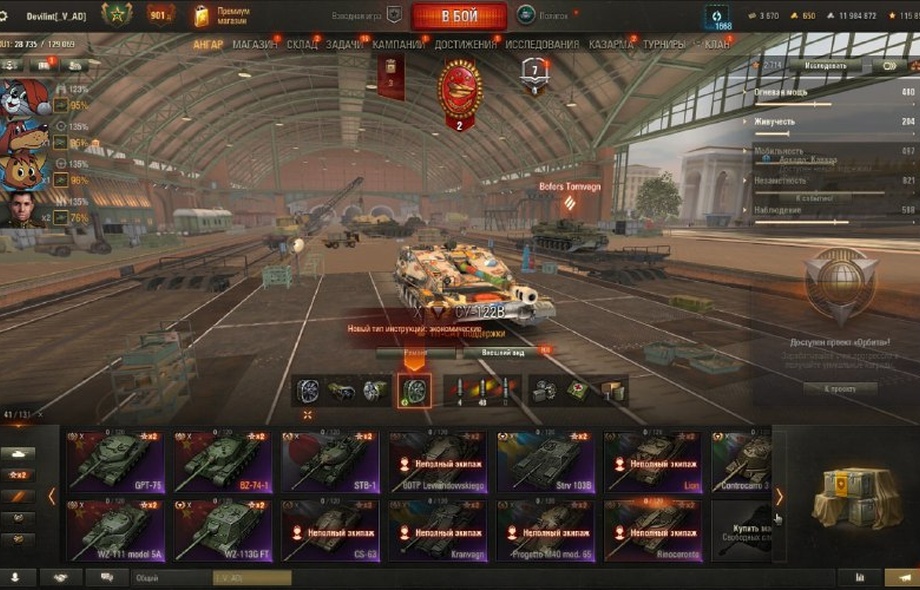Select the Strv 103B tank
This screenshot has height=590, width=920.
coord(546,462)
